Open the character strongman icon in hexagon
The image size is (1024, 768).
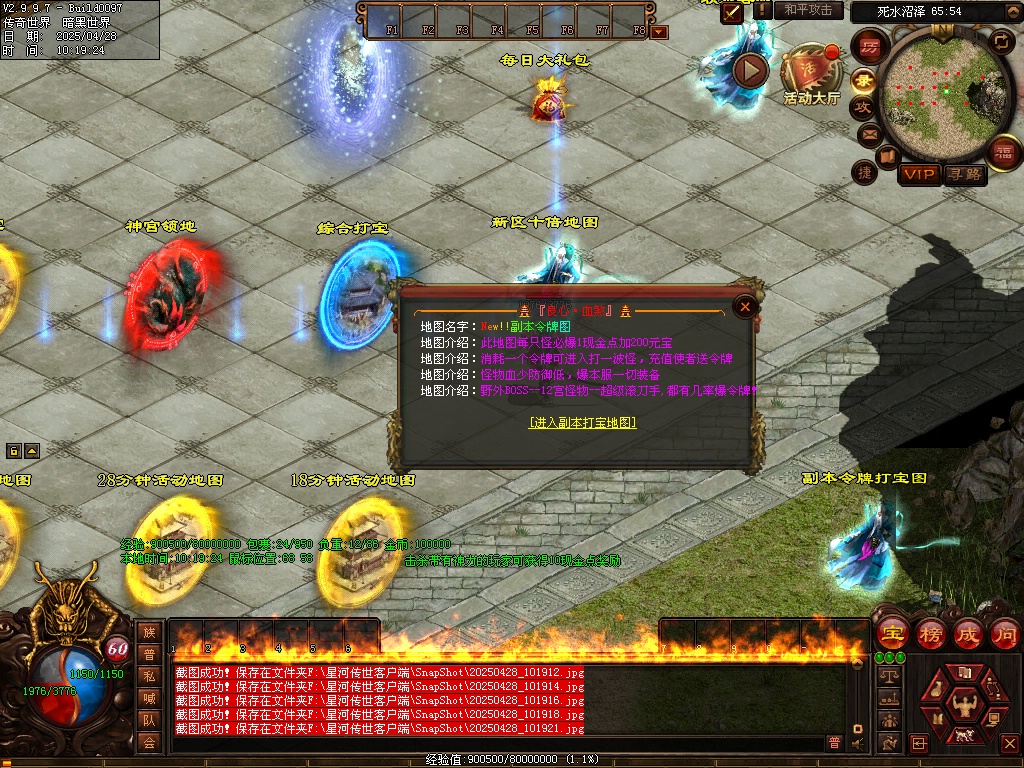[x=965, y=704]
